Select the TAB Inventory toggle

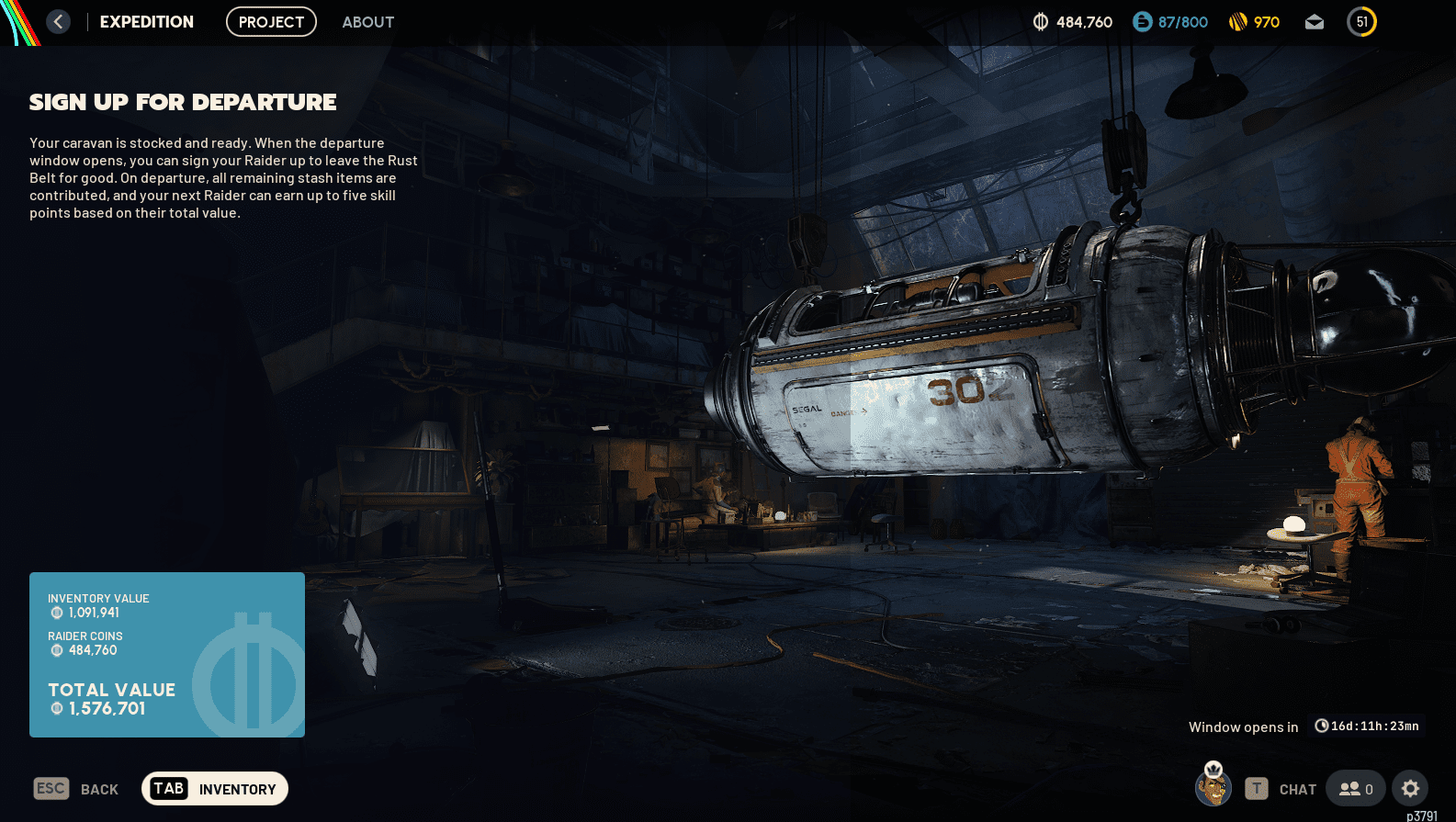click(x=214, y=788)
